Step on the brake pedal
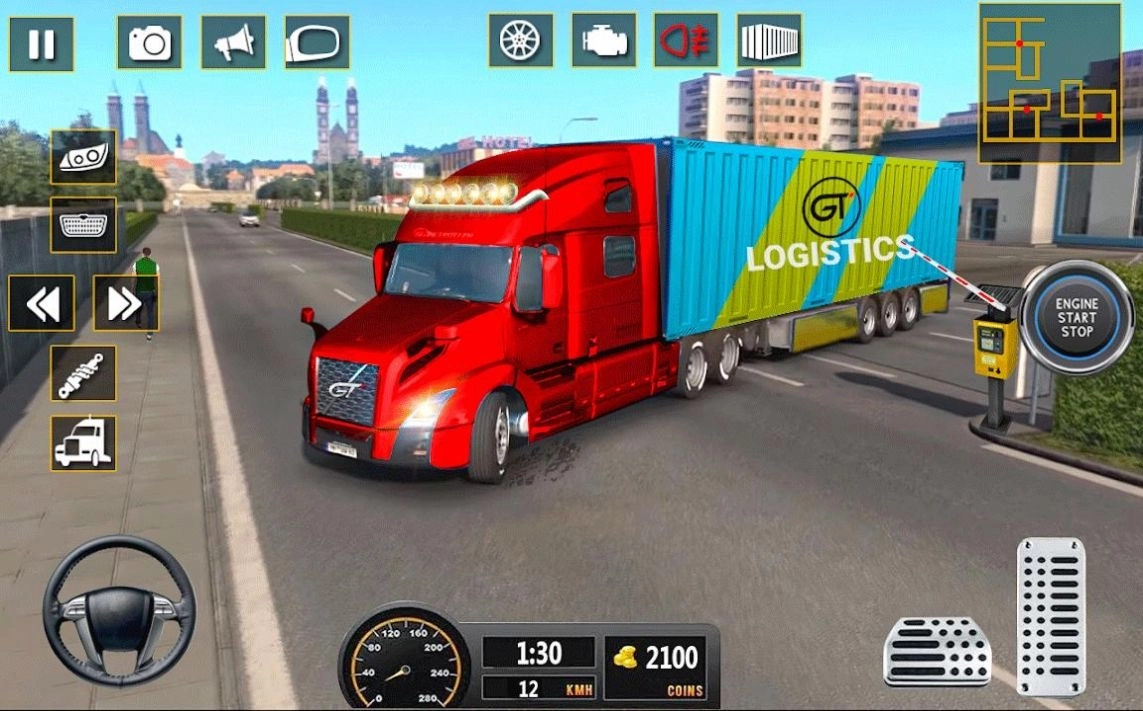This screenshot has width=1143, height=711. click(937, 651)
